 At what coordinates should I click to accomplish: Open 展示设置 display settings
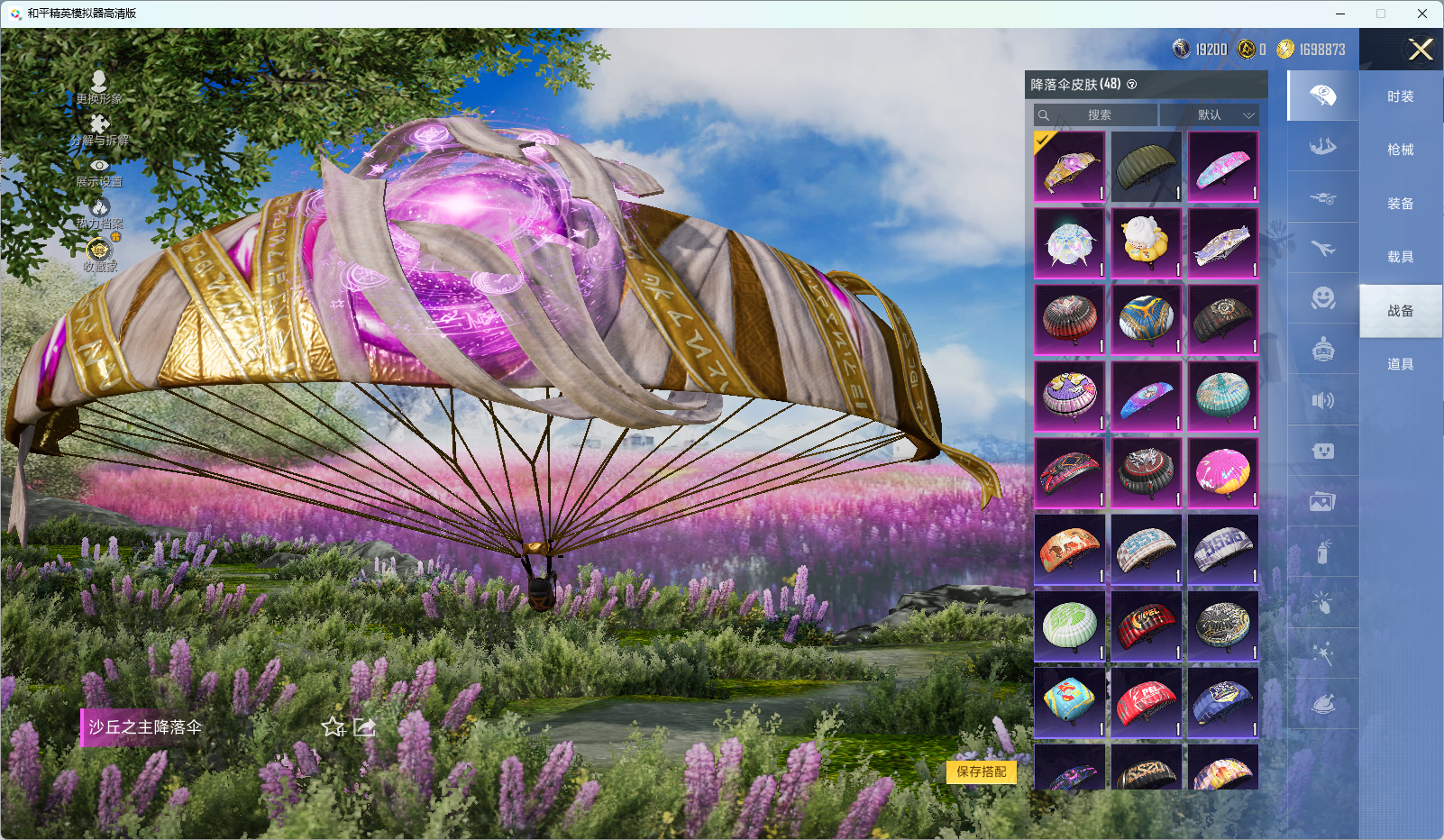pyautogui.click(x=99, y=171)
